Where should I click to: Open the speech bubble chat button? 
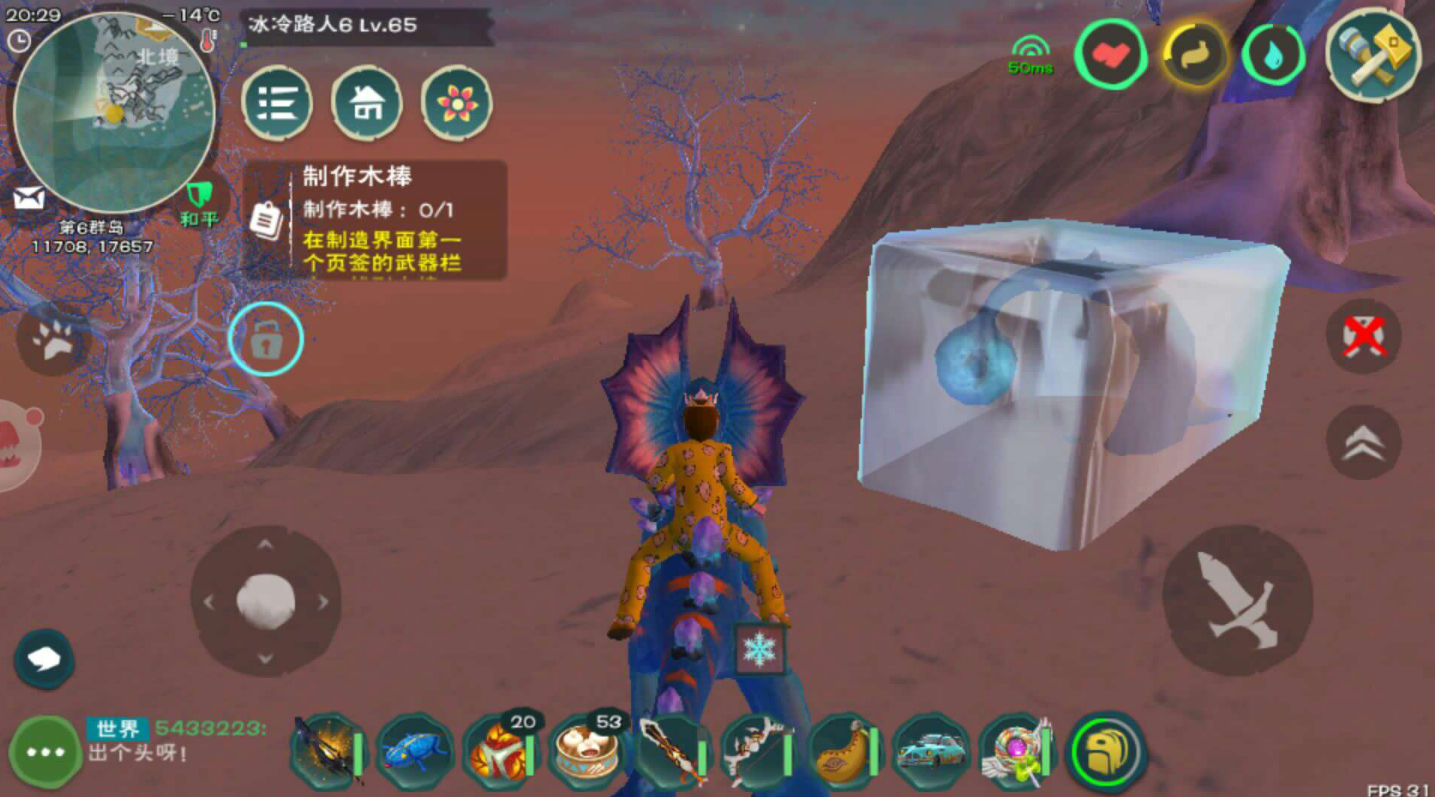[44, 658]
